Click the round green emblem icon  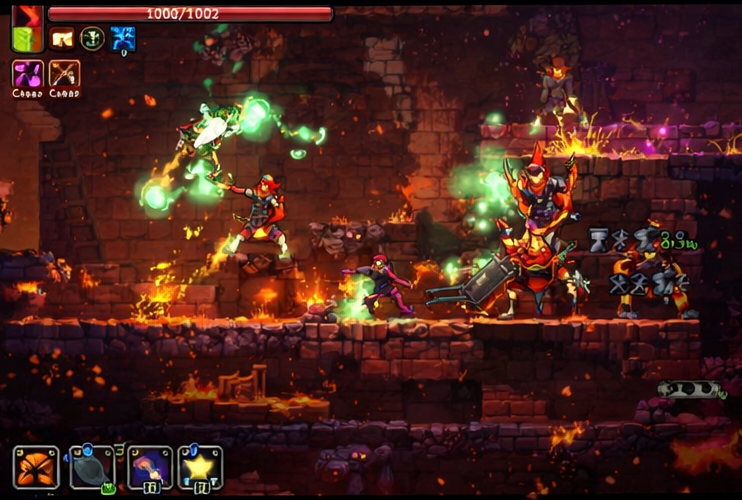[92, 39]
